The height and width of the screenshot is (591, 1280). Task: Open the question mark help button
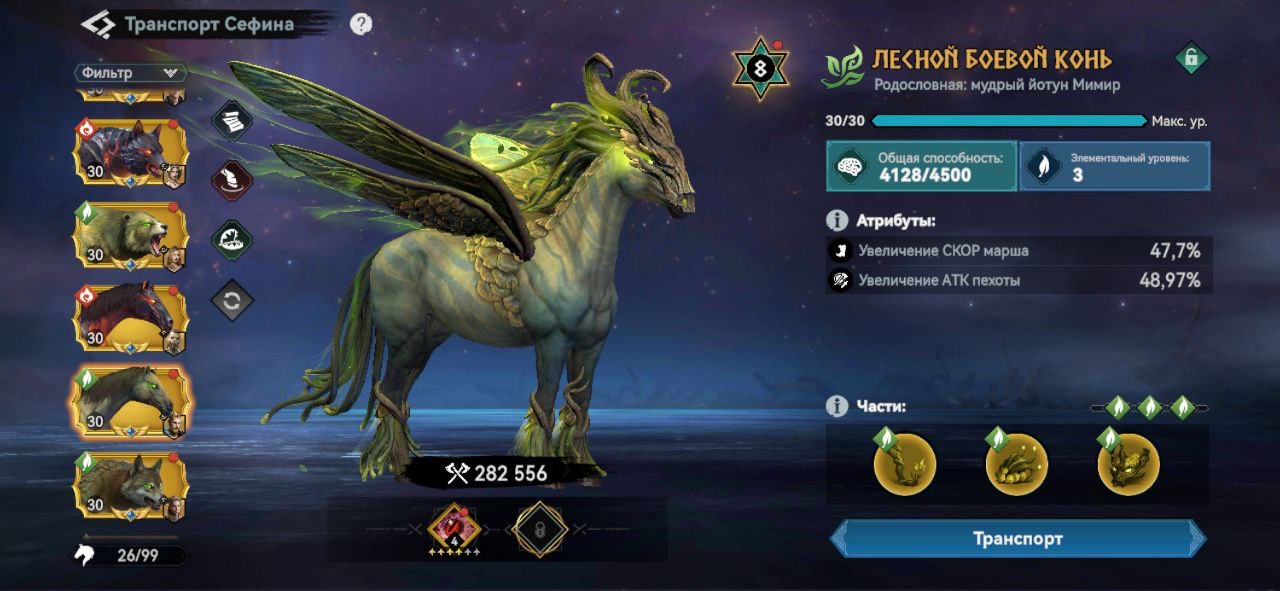point(362,24)
